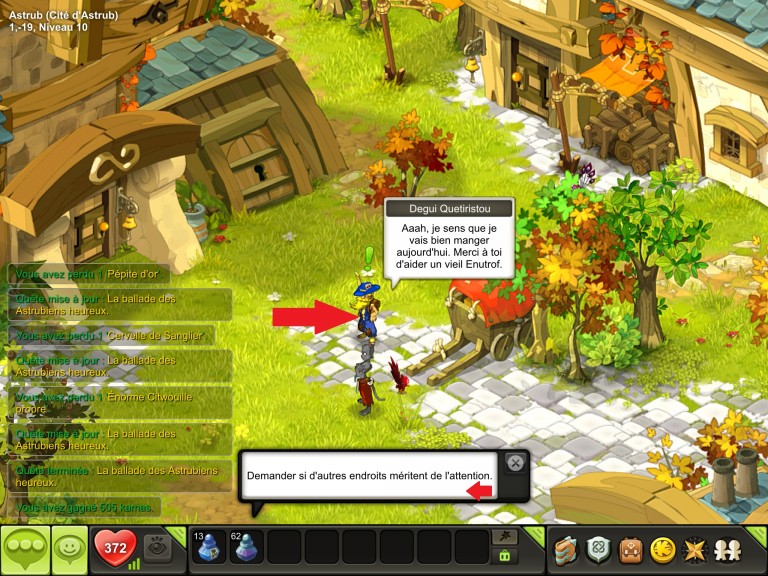Open the shield emblem menu

click(x=598, y=549)
